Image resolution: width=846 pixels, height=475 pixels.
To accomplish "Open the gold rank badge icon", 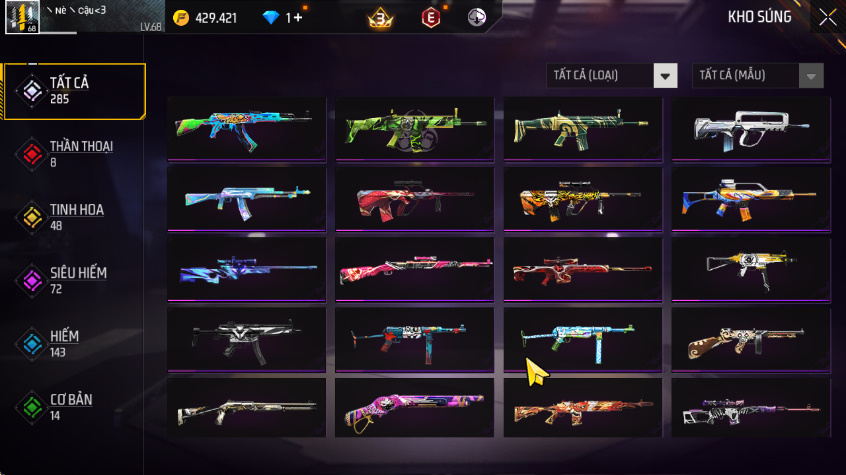I will [380, 18].
